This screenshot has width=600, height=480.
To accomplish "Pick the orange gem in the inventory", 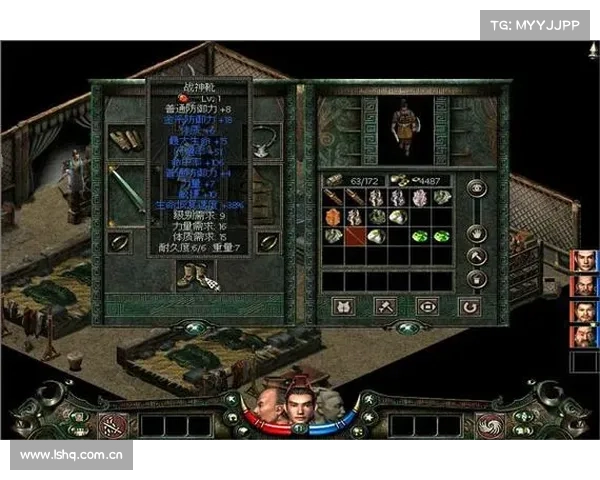I will coord(333,217).
